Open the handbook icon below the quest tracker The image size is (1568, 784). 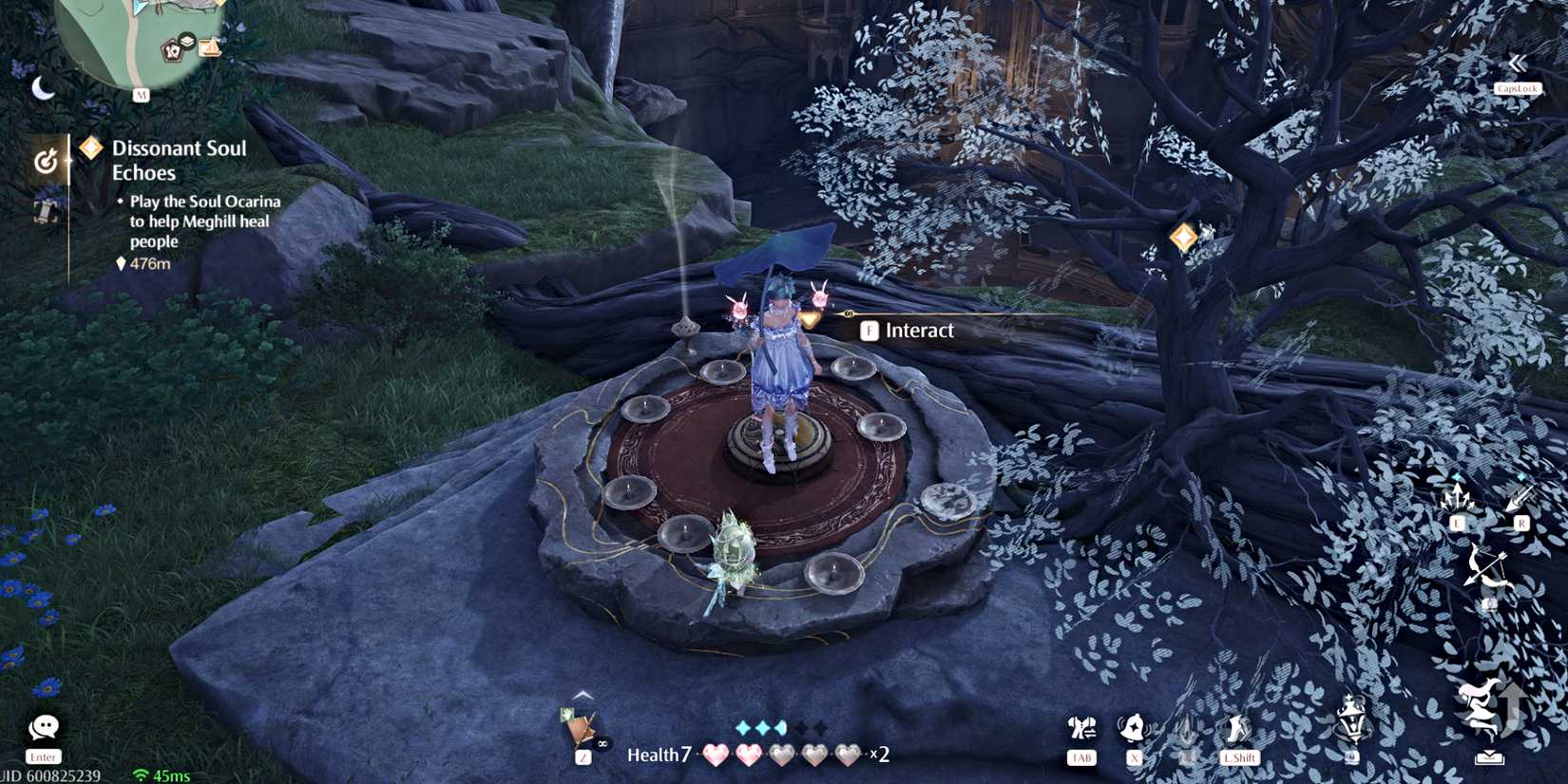coord(47,213)
